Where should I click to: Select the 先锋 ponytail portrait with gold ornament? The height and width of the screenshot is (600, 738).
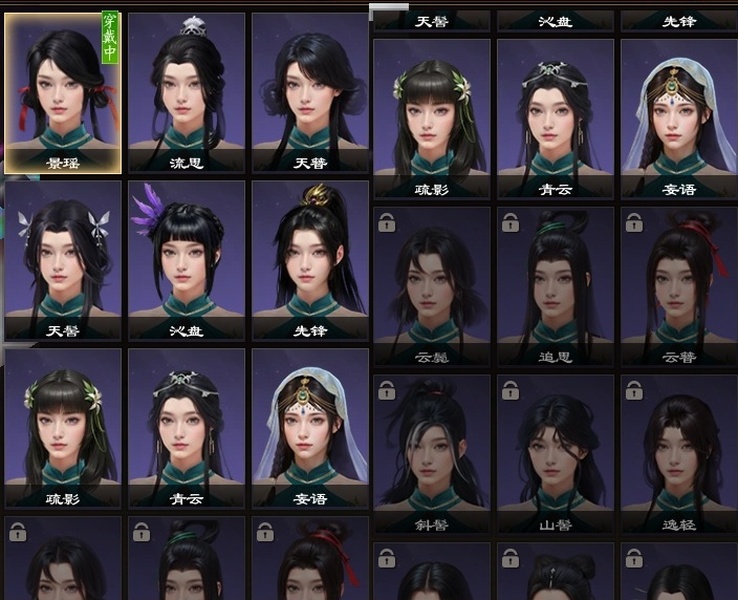310,260
